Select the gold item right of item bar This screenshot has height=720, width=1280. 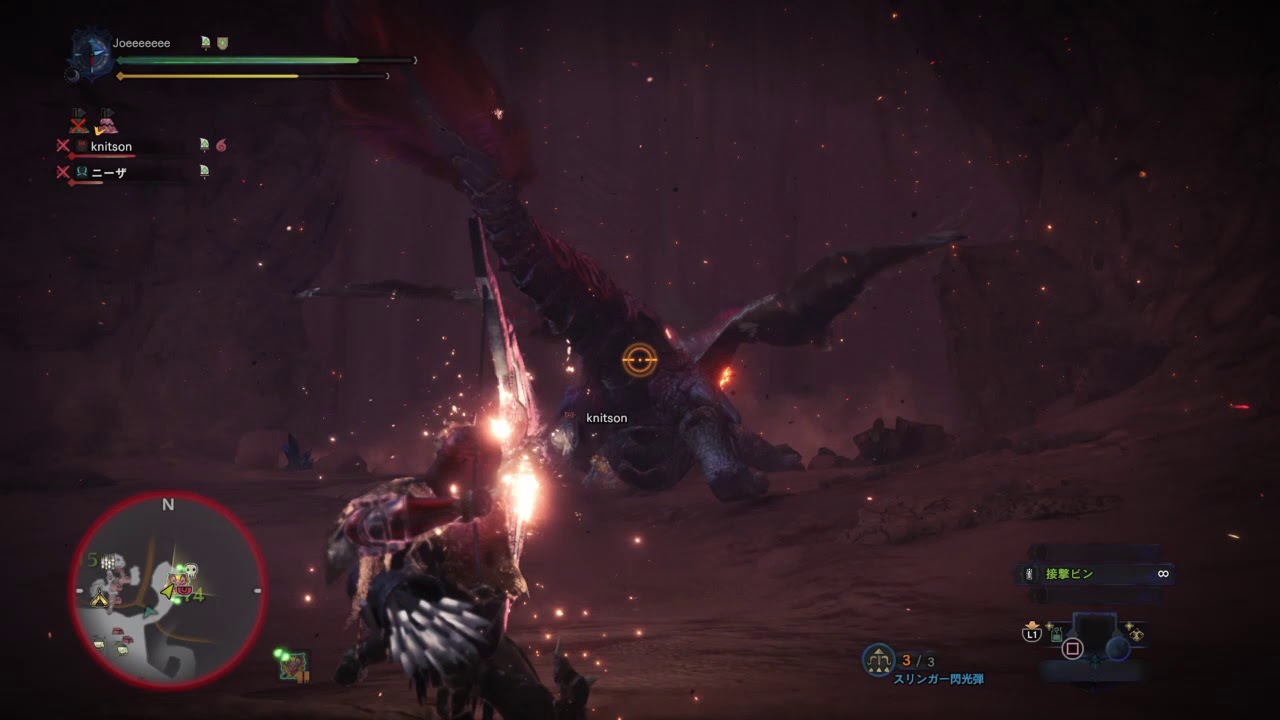click(x=1137, y=634)
